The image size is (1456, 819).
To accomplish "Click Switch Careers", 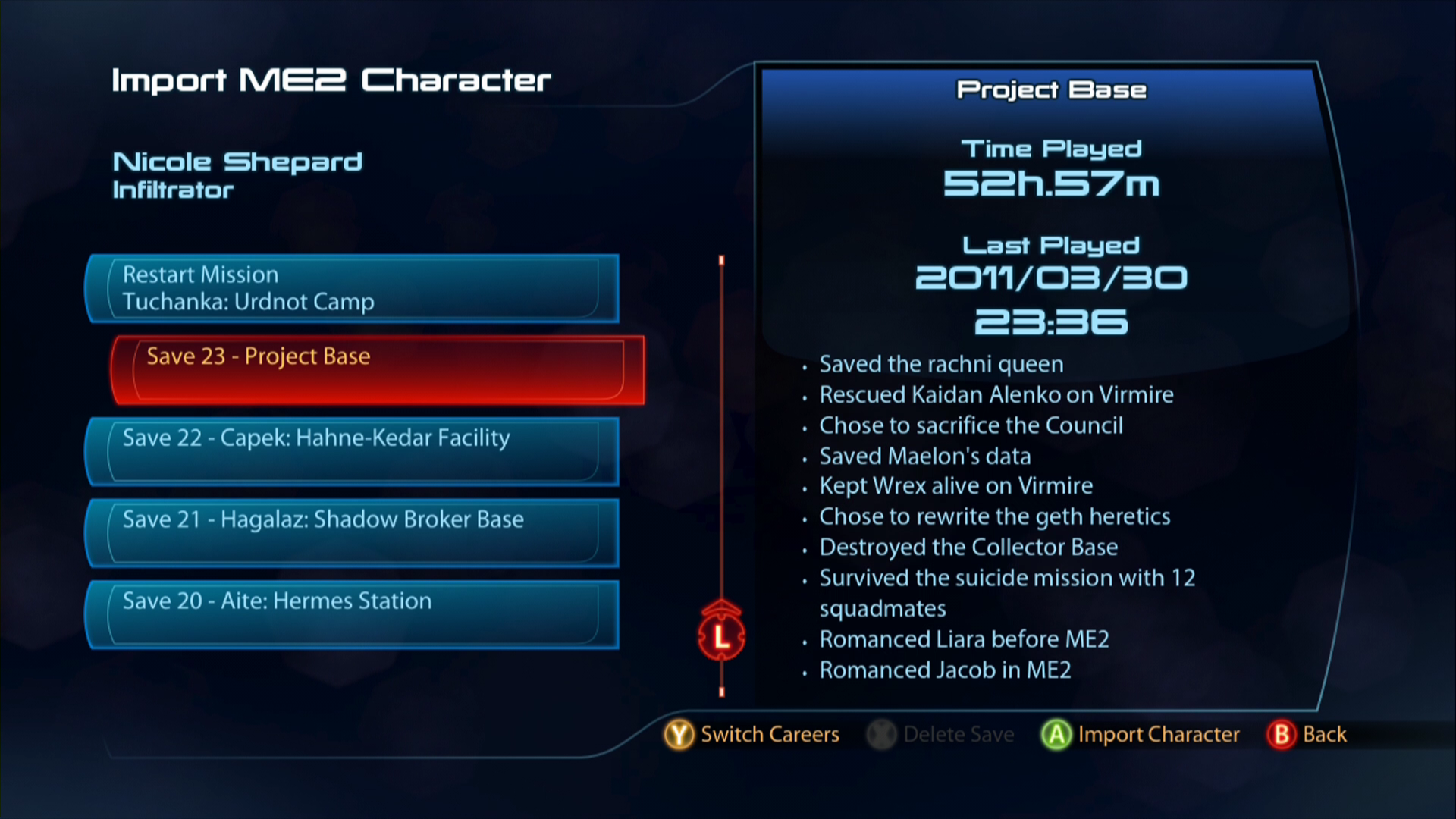I will tap(769, 734).
